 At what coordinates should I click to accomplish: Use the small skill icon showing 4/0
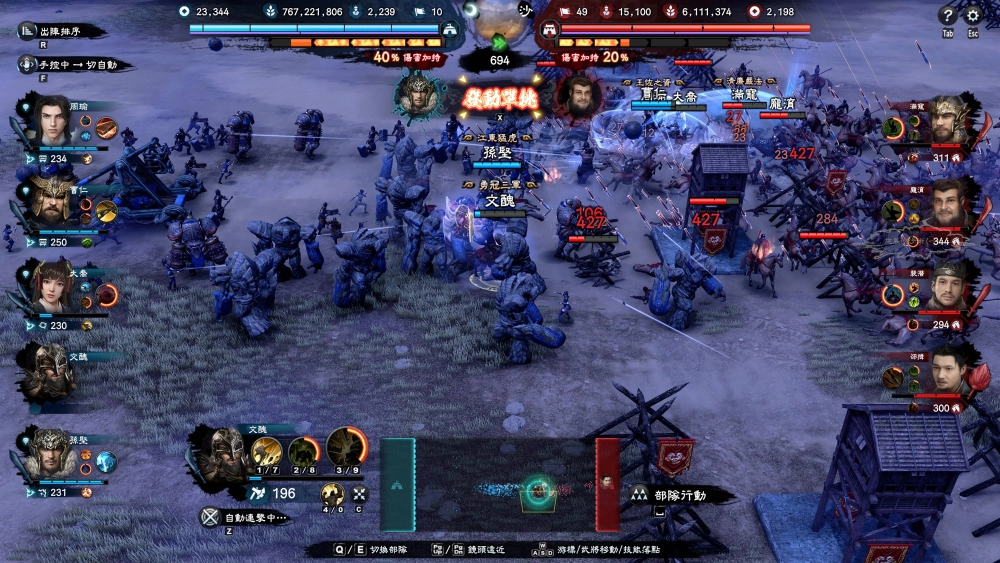[332, 494]
